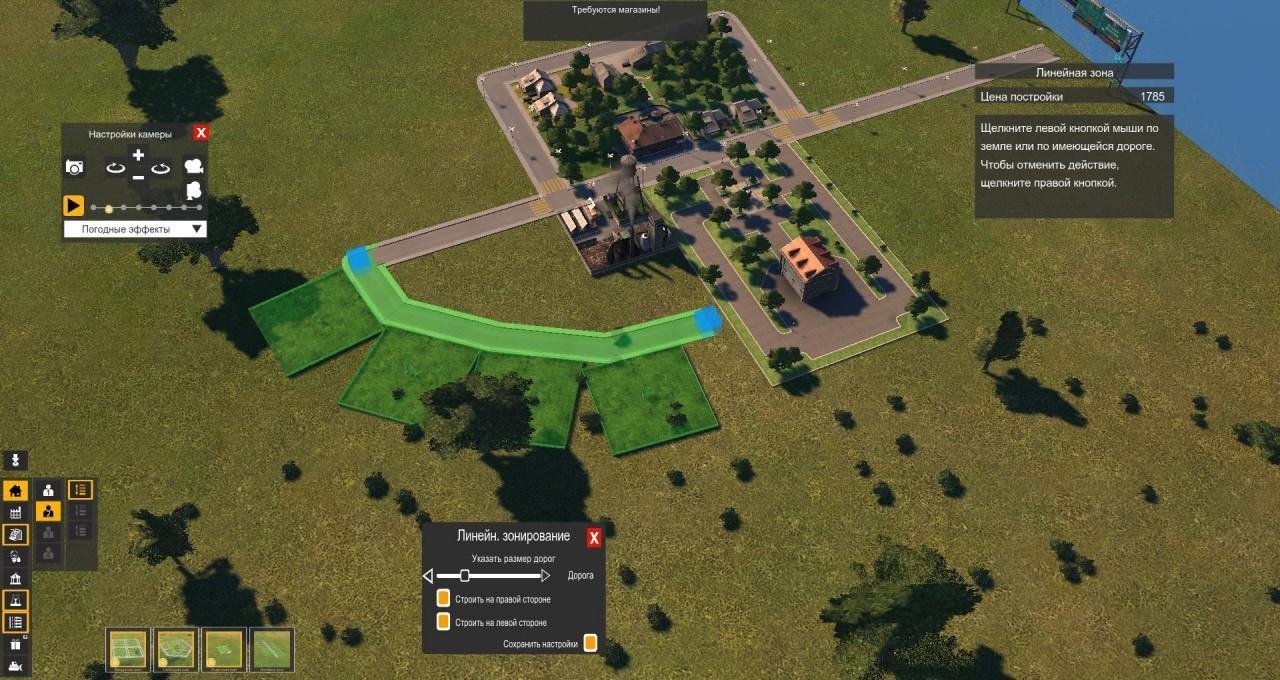
Task: Collapse the toolbar with the down-arrow button
Action: click(15, 460)
